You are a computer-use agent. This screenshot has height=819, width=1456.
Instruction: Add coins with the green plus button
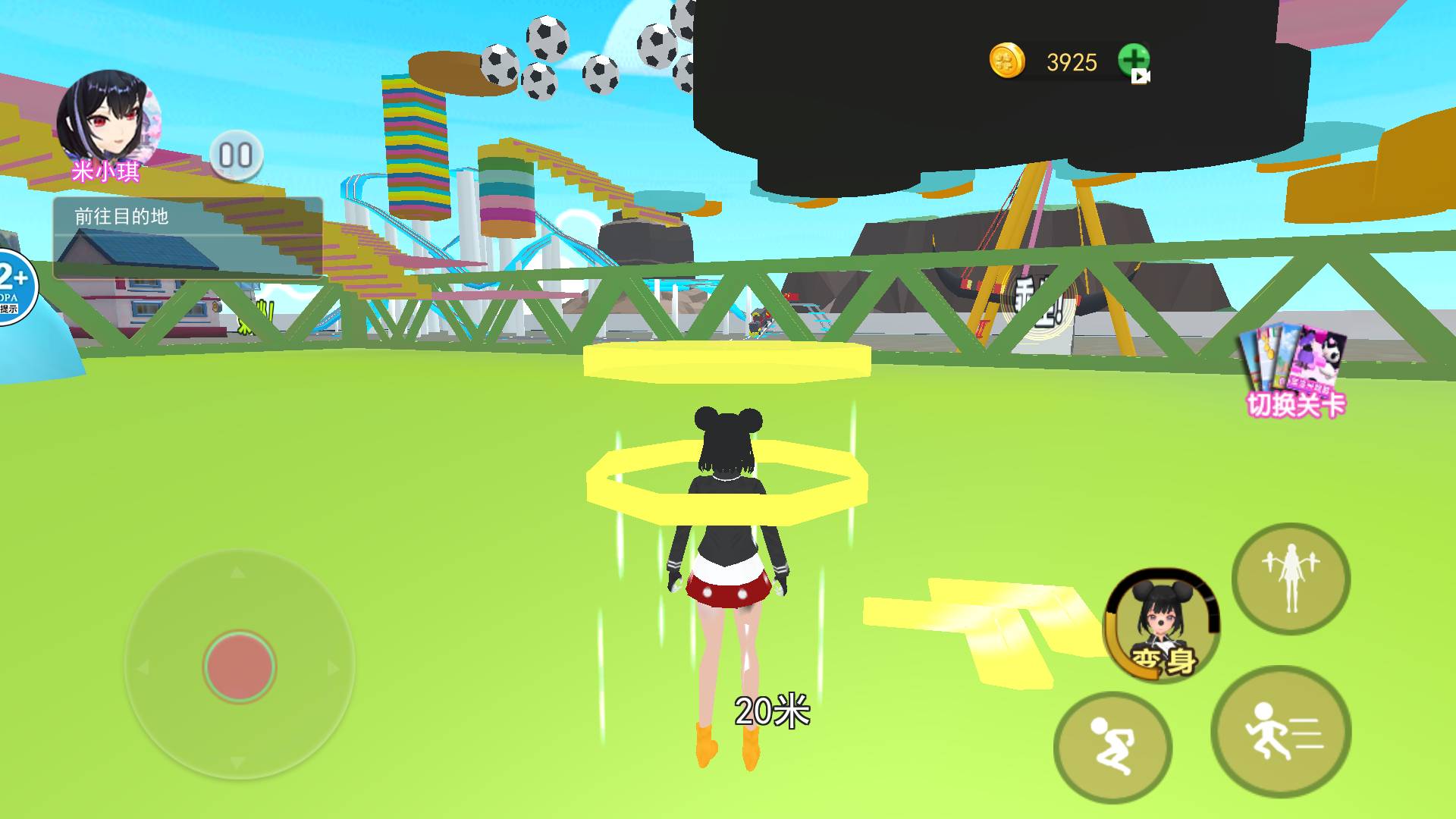click(1133, 61)
